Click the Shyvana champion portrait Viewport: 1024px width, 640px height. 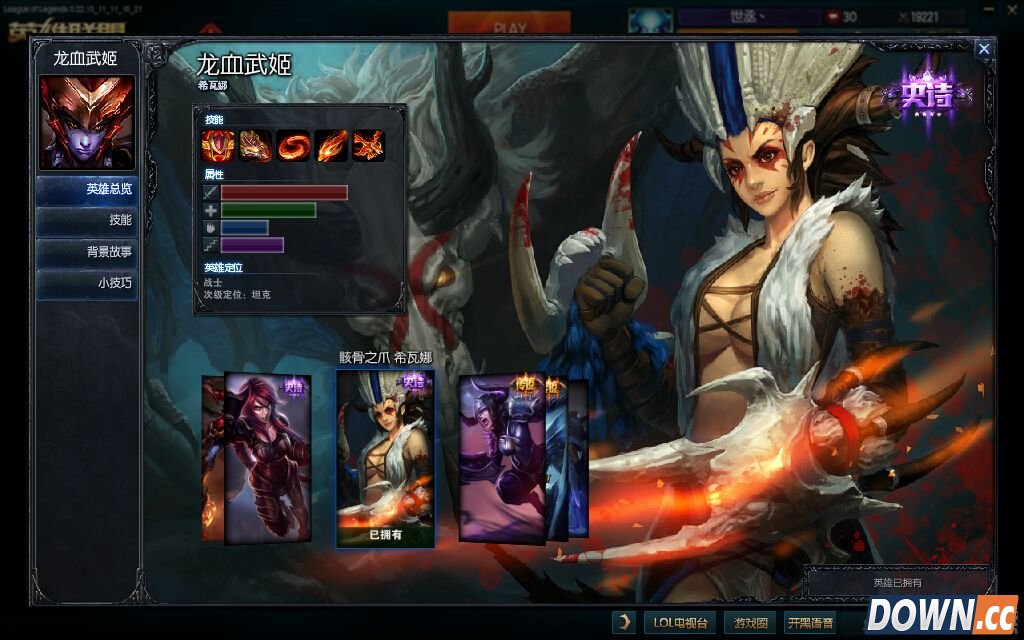click(87, 123)
